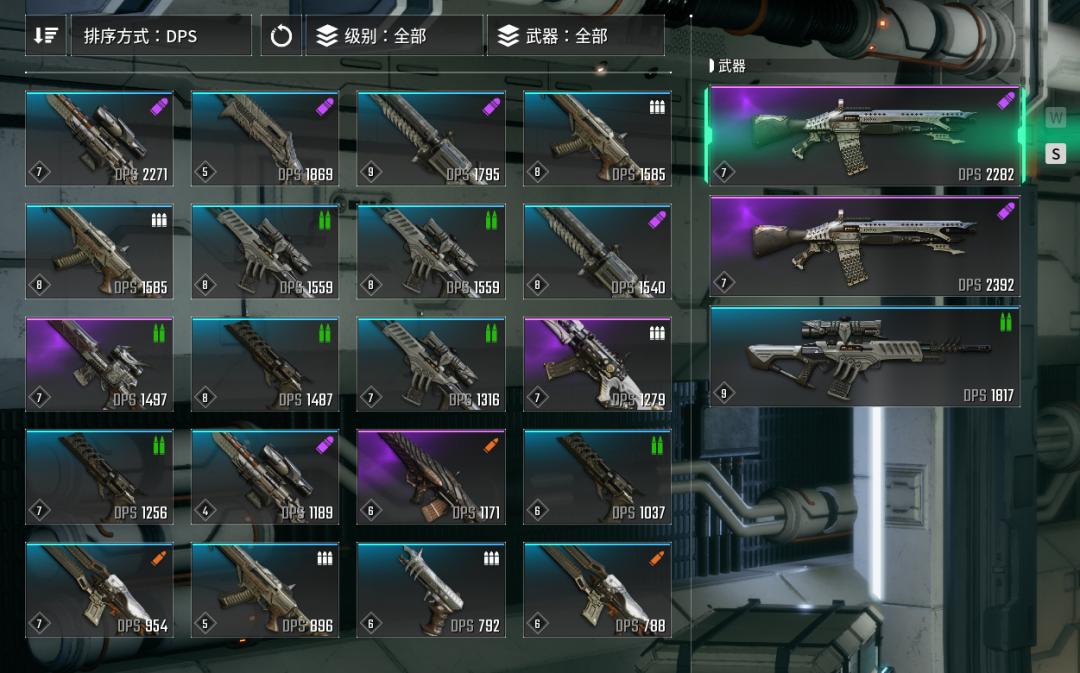Select the purple weapon with DPS 1279

[x=597, y=365]
